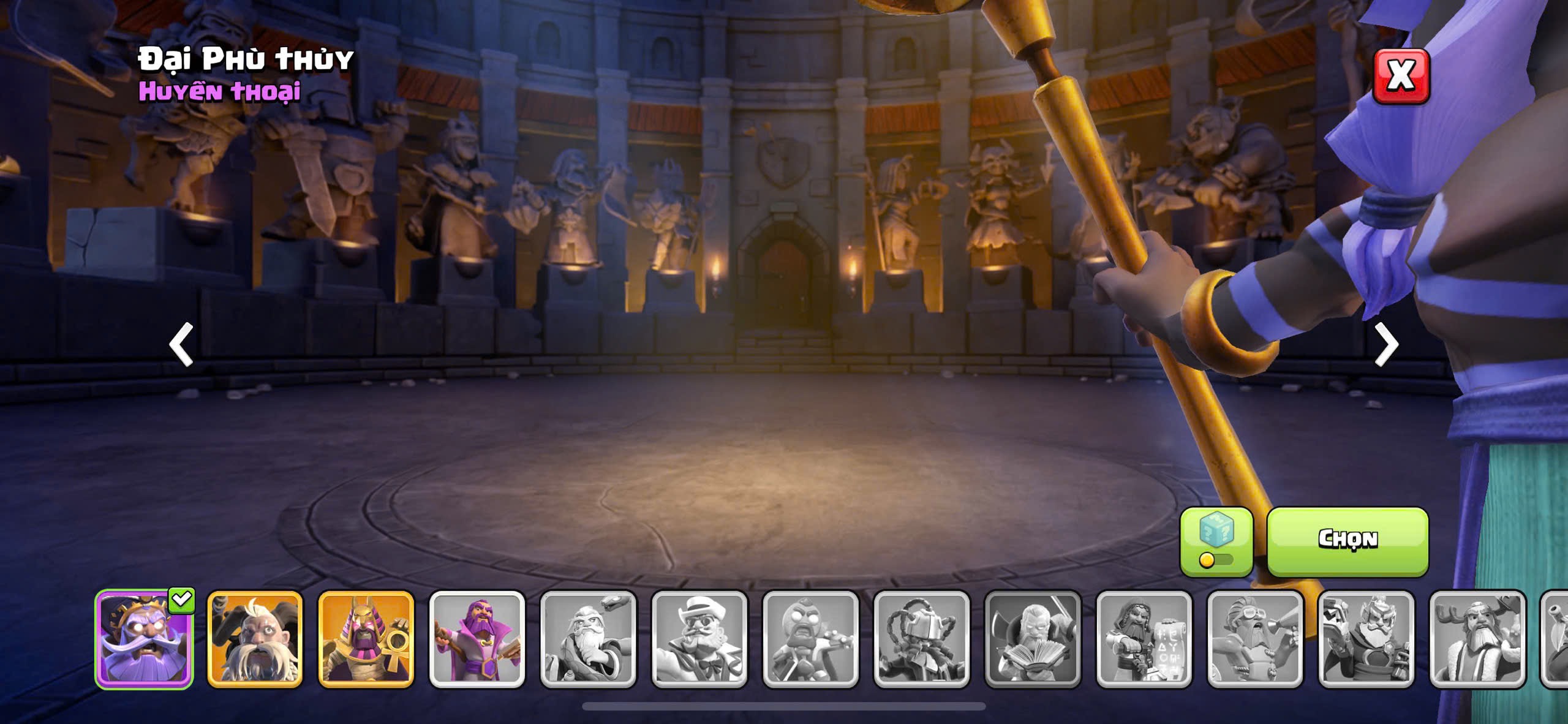
Task: Select the default purple-robed warden skin
Action: pyautogui.click(x=477, y=639)
